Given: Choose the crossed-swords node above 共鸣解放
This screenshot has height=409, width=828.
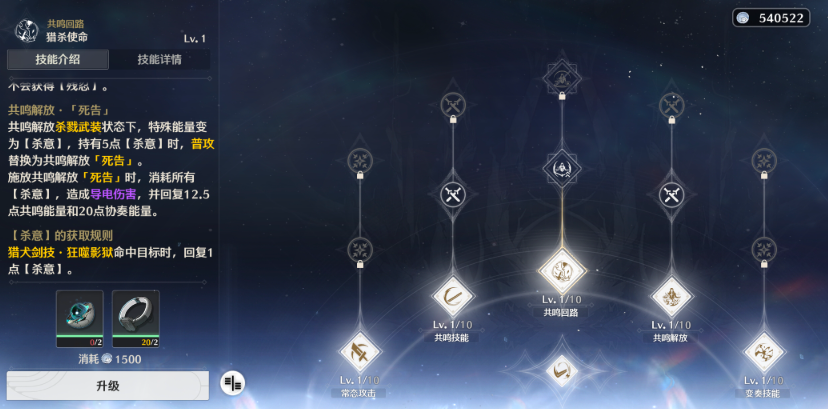Looking at the screenshot, I should (671, 193).
